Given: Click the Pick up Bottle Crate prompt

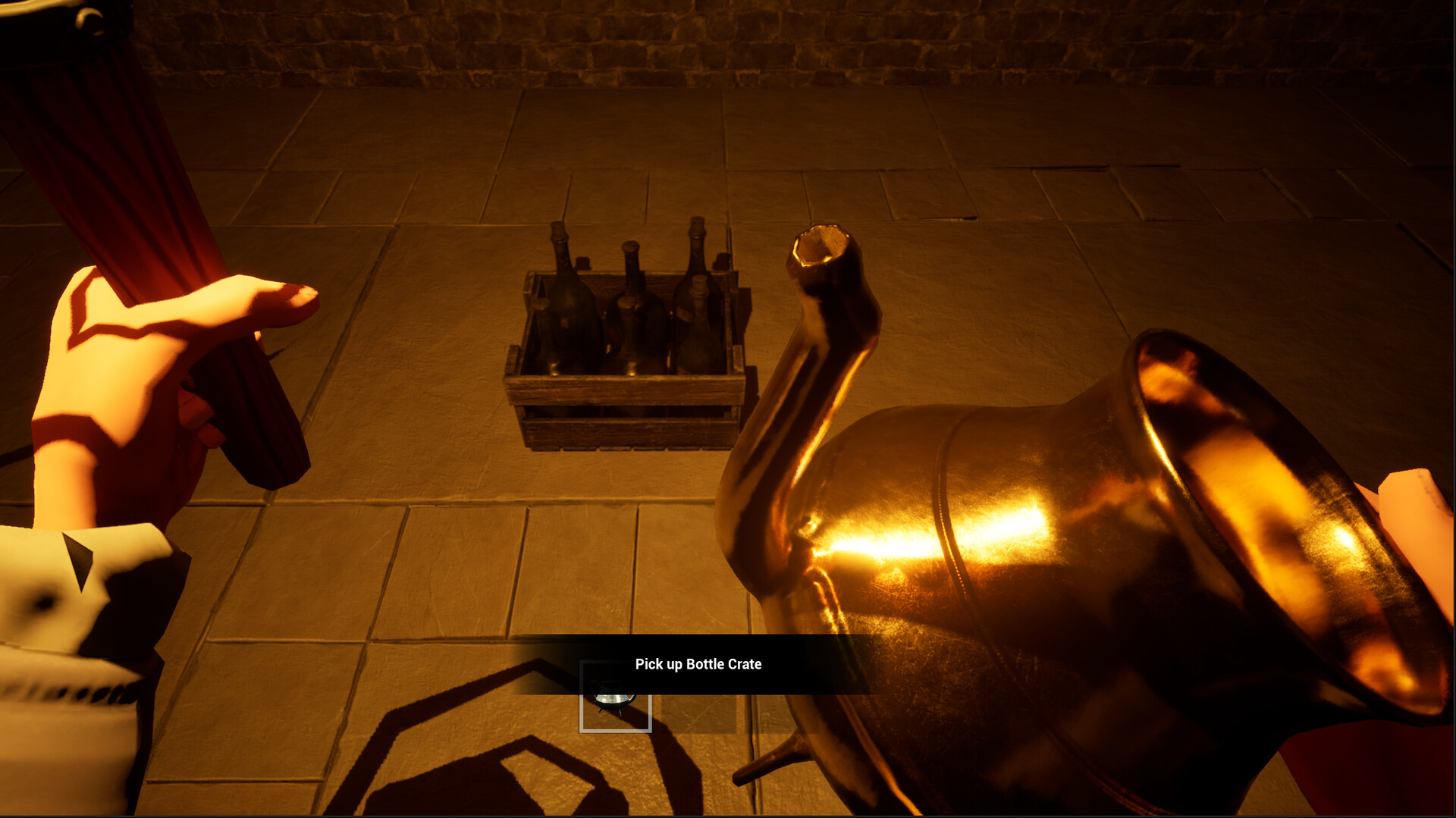Looking at the screenshot, I should click(698, 664).
